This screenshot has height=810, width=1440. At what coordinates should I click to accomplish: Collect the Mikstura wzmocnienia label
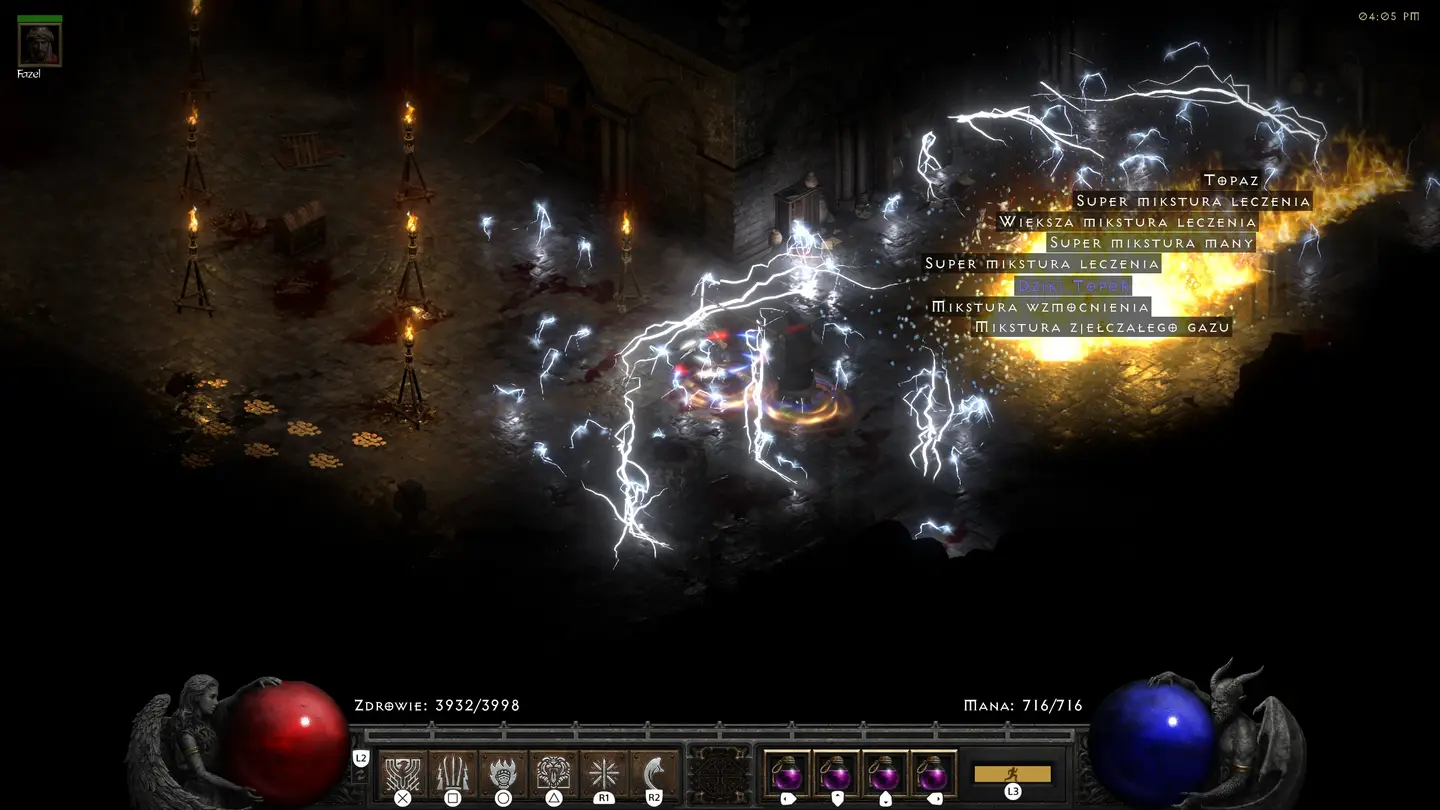1040,307
